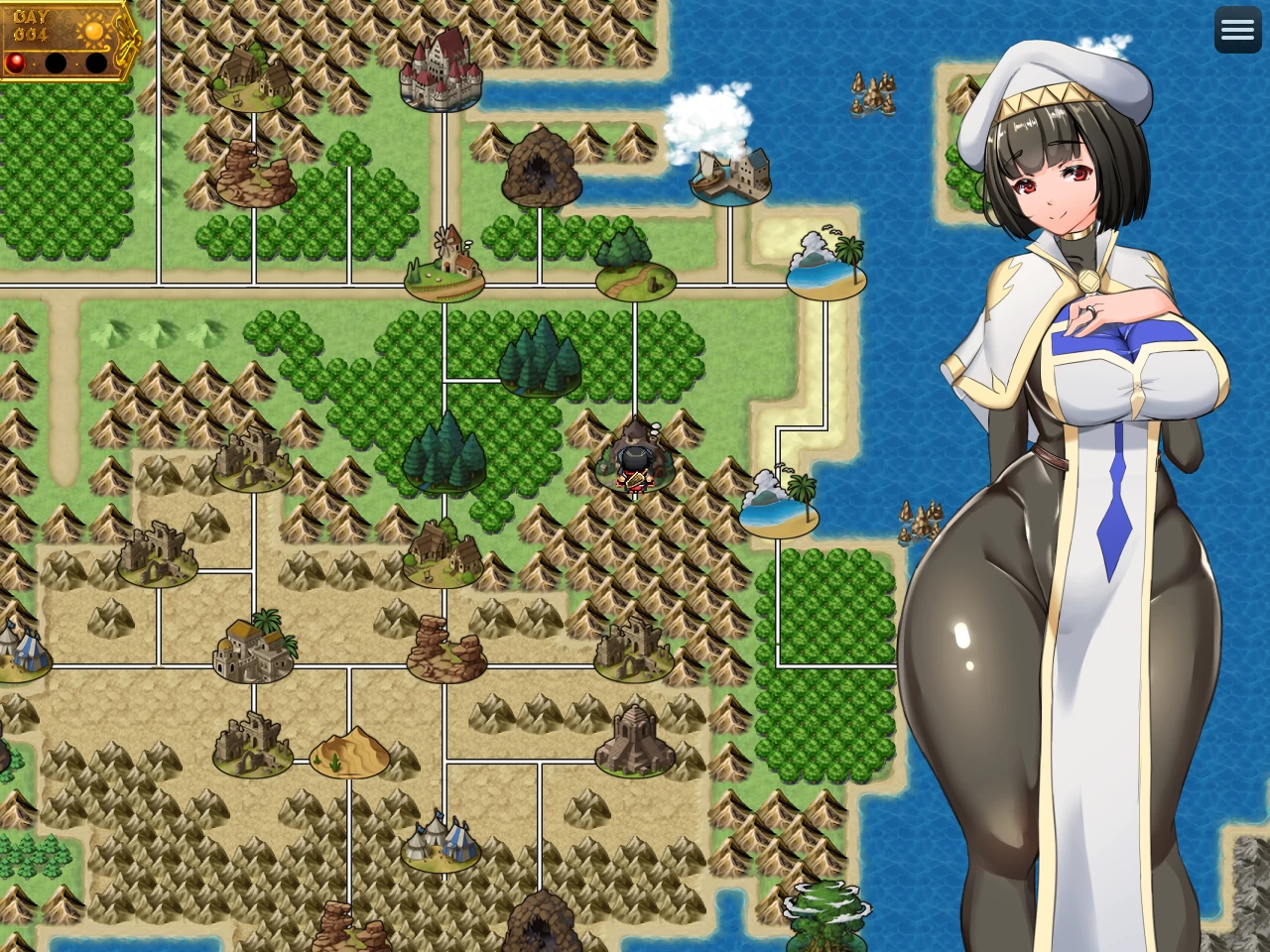Click the windmill village location
The height and width of the screenshot is (952, 1270).
click(444, 263)
